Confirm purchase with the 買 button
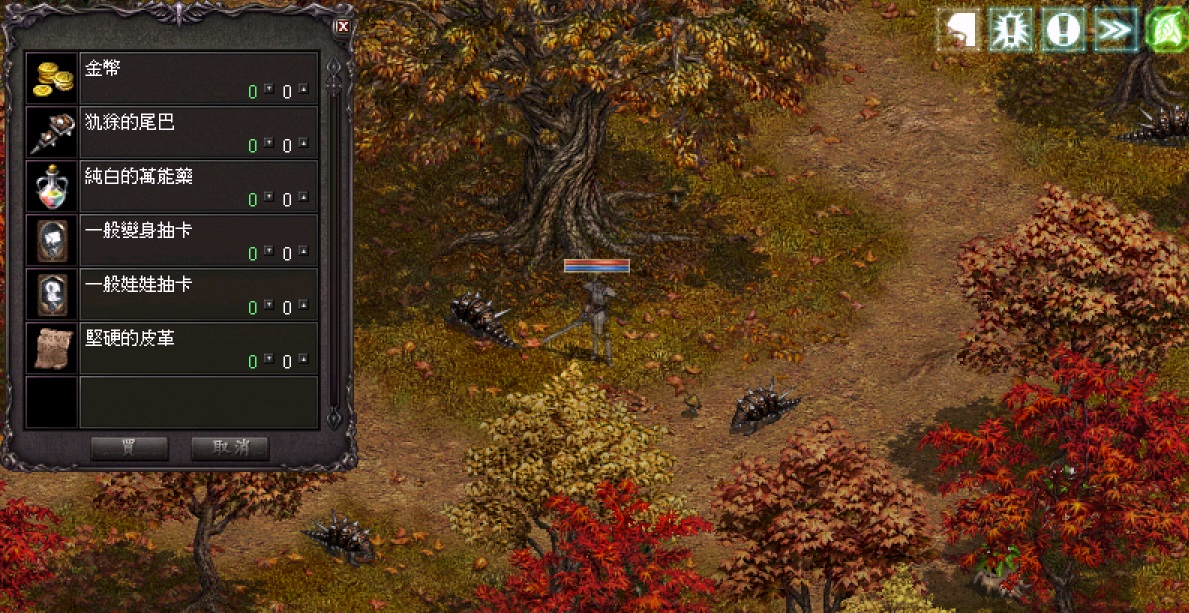 click(x=129, y=448)
